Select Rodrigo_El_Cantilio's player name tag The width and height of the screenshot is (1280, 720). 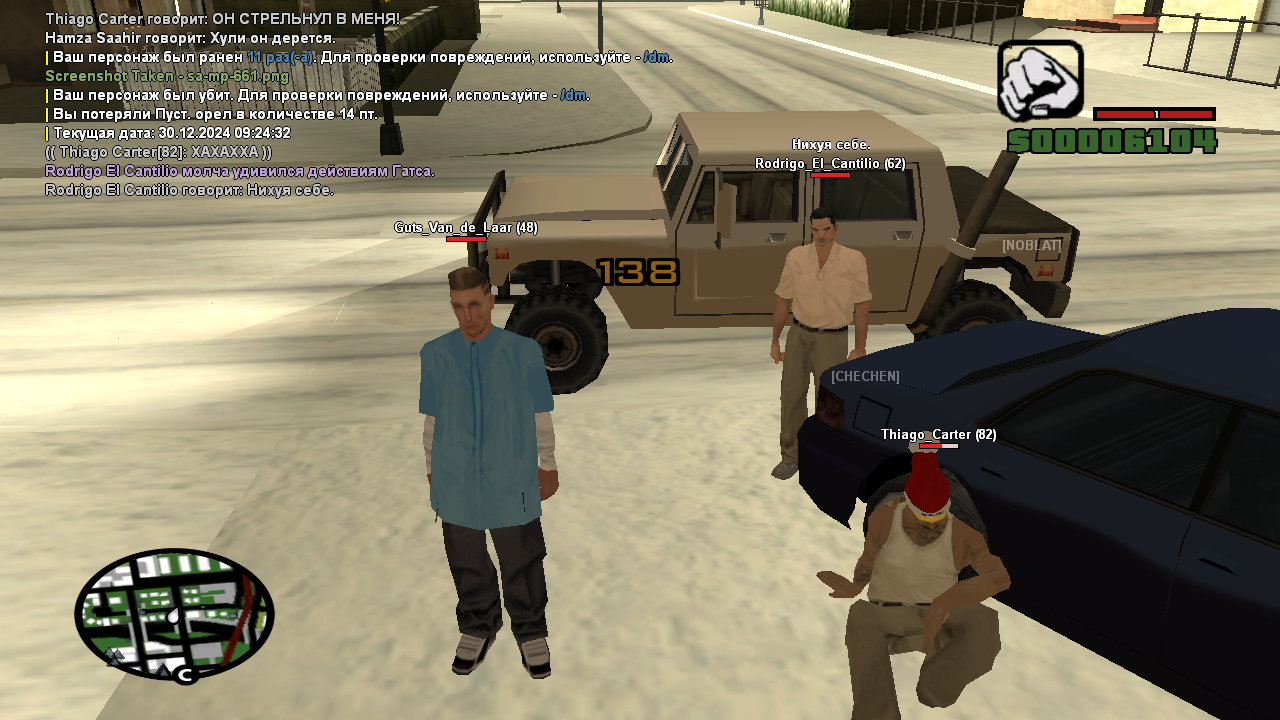[x=830, y=164]
